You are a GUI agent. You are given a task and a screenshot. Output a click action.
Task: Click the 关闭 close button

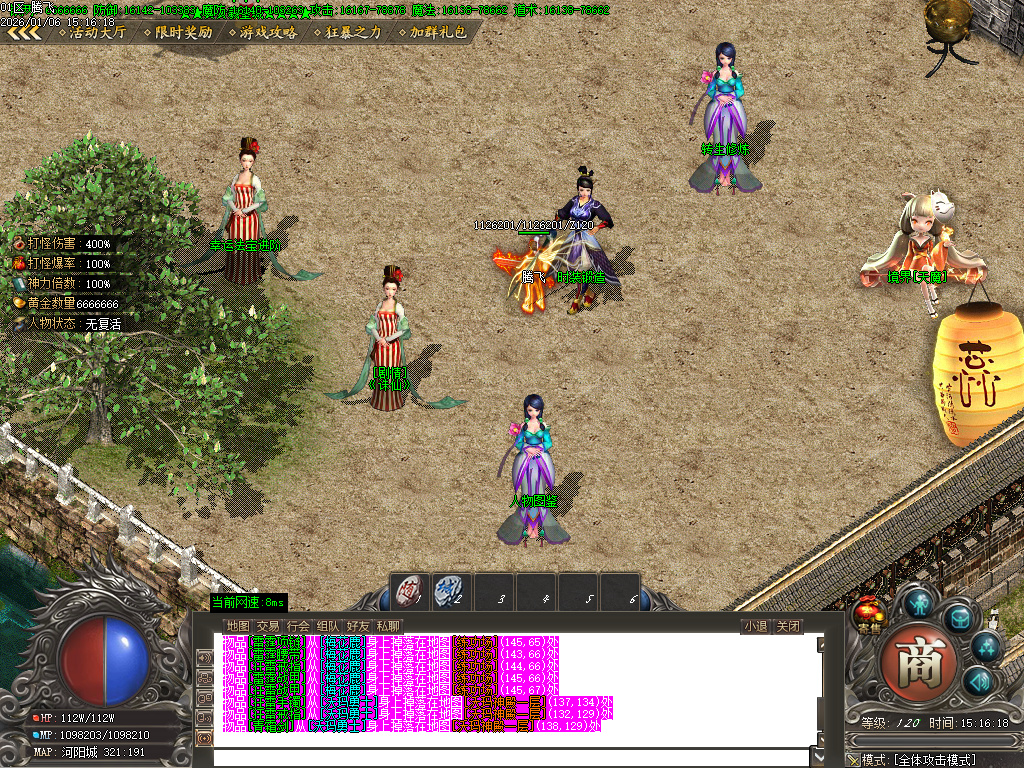tap(789, 627)
